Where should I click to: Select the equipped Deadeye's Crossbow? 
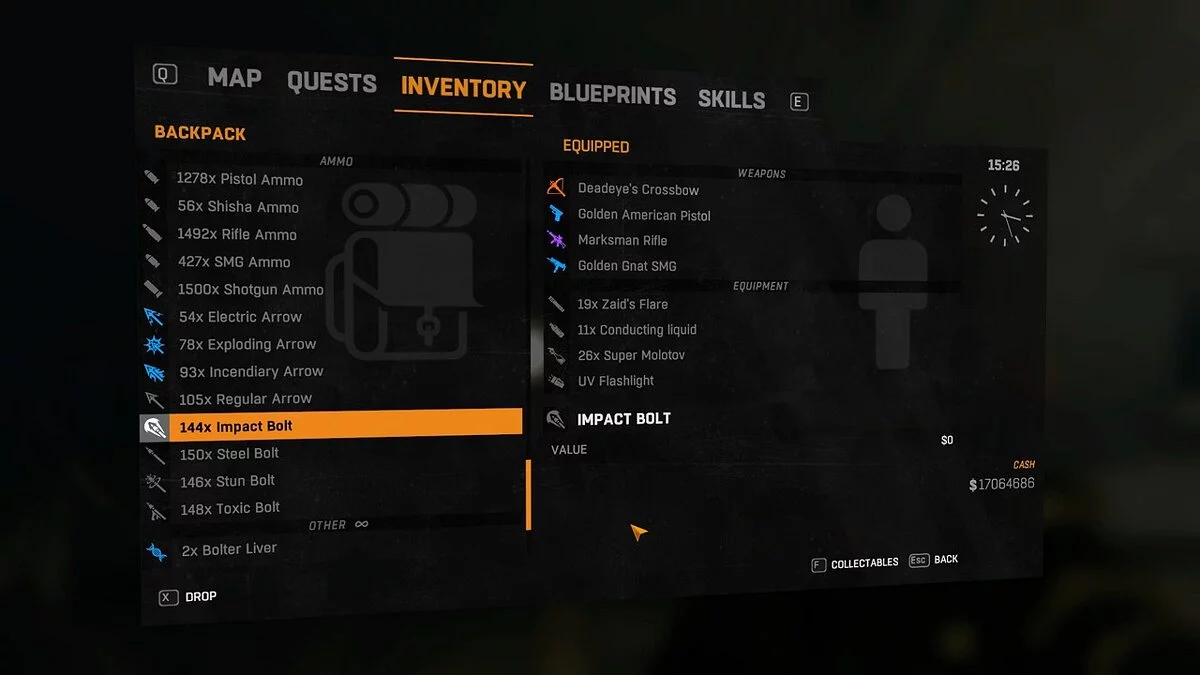click(638, 189)
